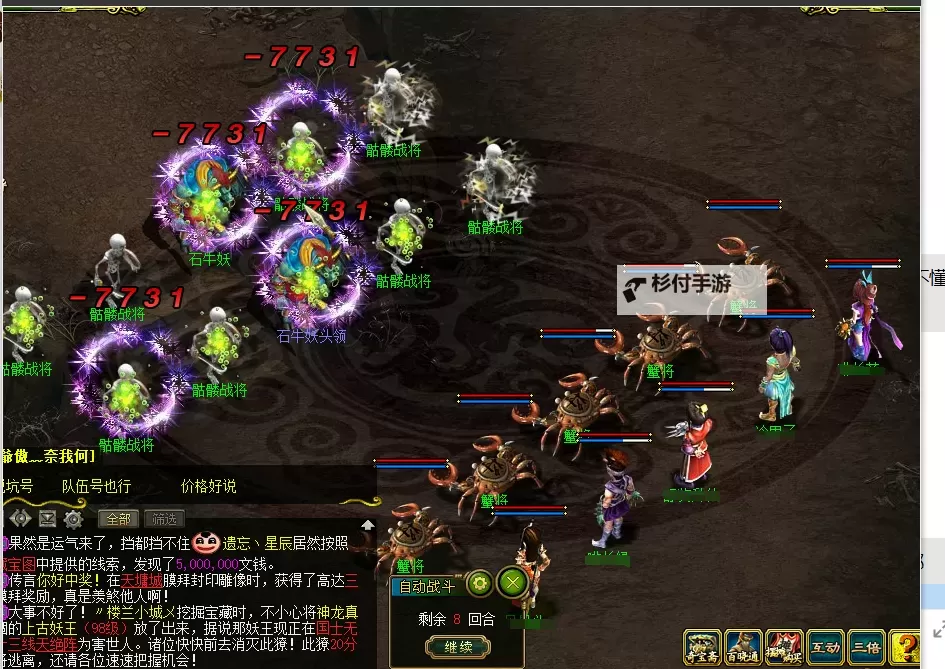
Task: Open the 奇宝斋 shop
Action: click(702, 647)
